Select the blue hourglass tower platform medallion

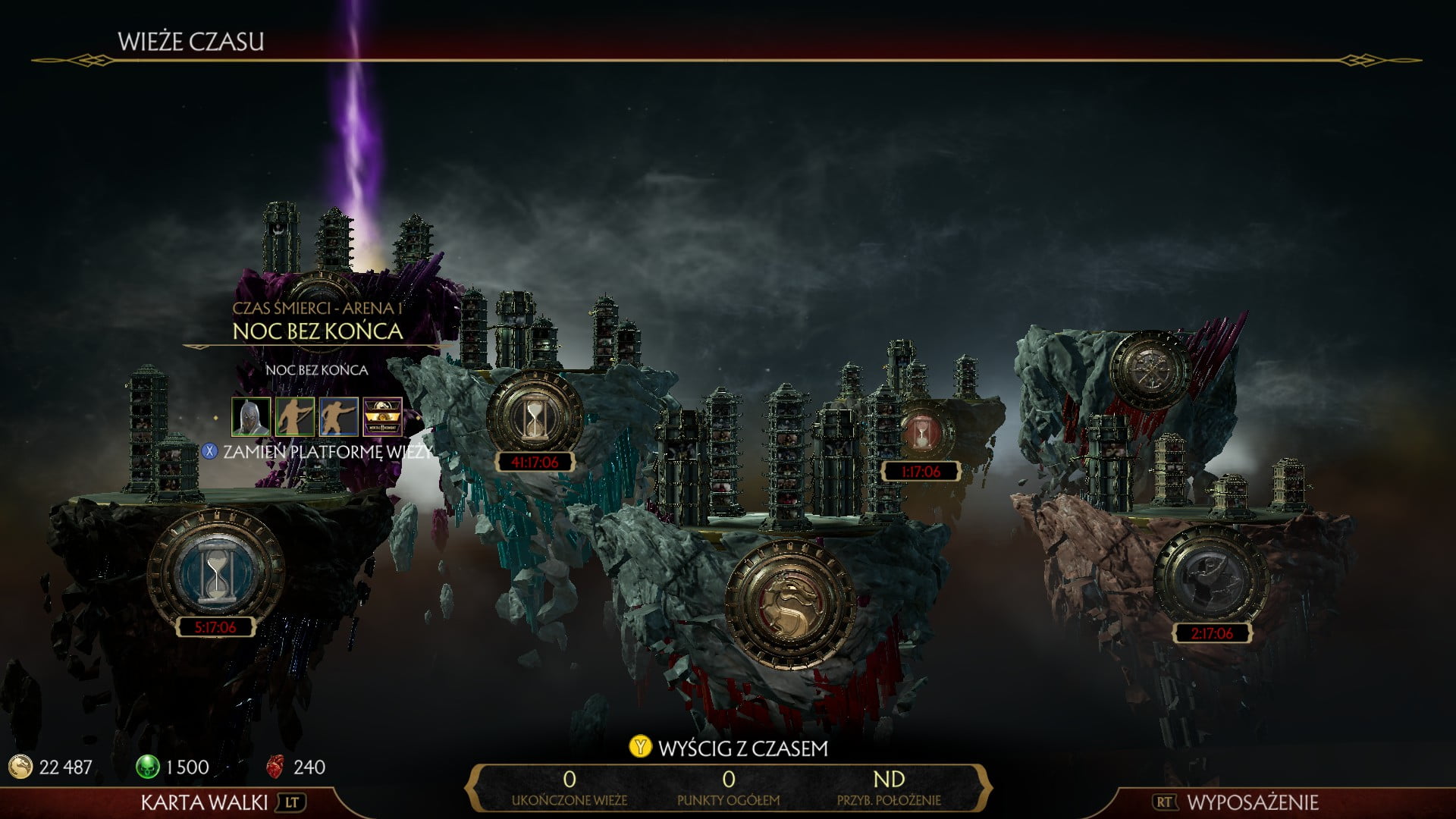click(216, 573)
